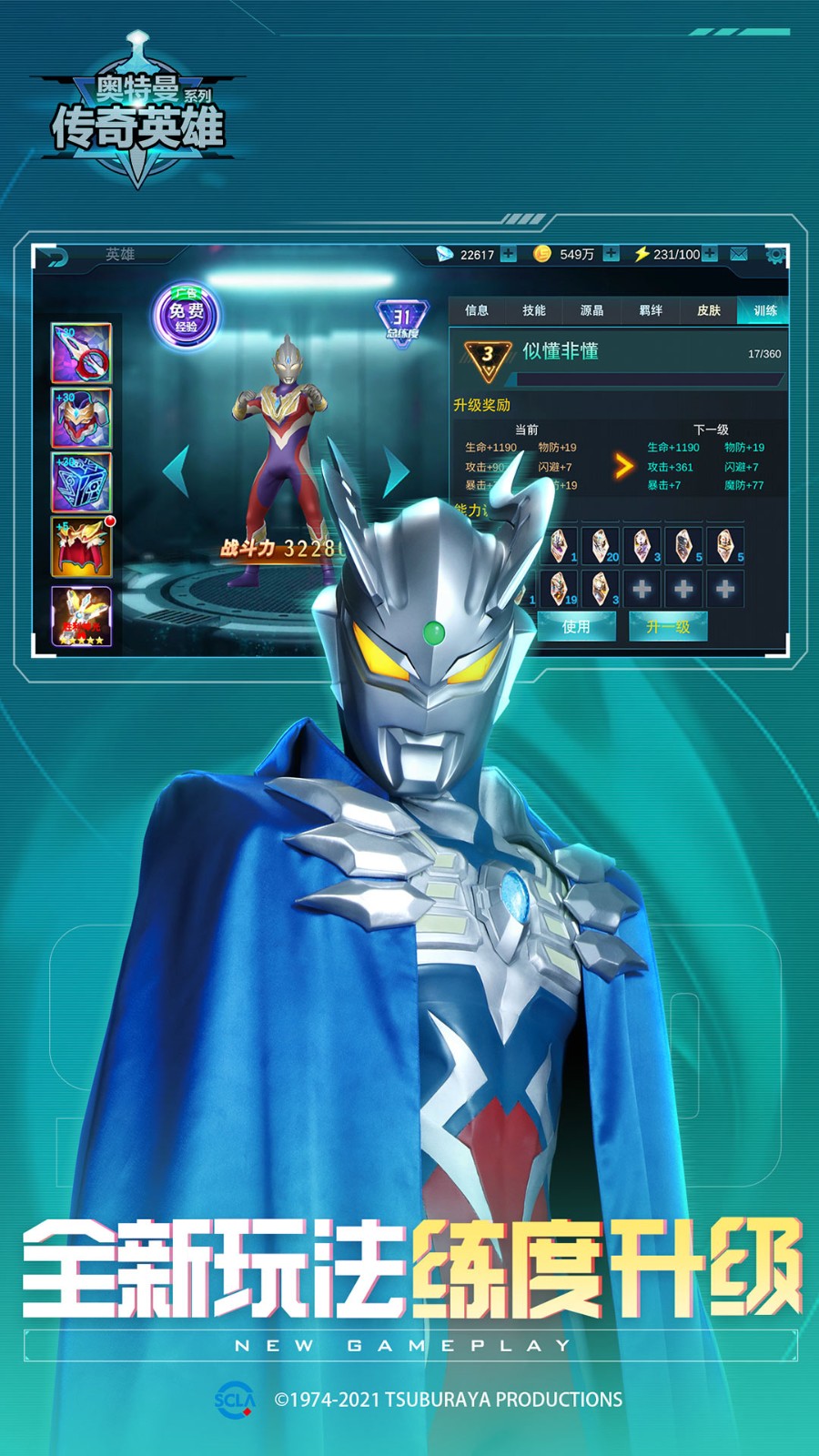
Task: Add more diamonds with the plus button
Action: pos(508,254)
